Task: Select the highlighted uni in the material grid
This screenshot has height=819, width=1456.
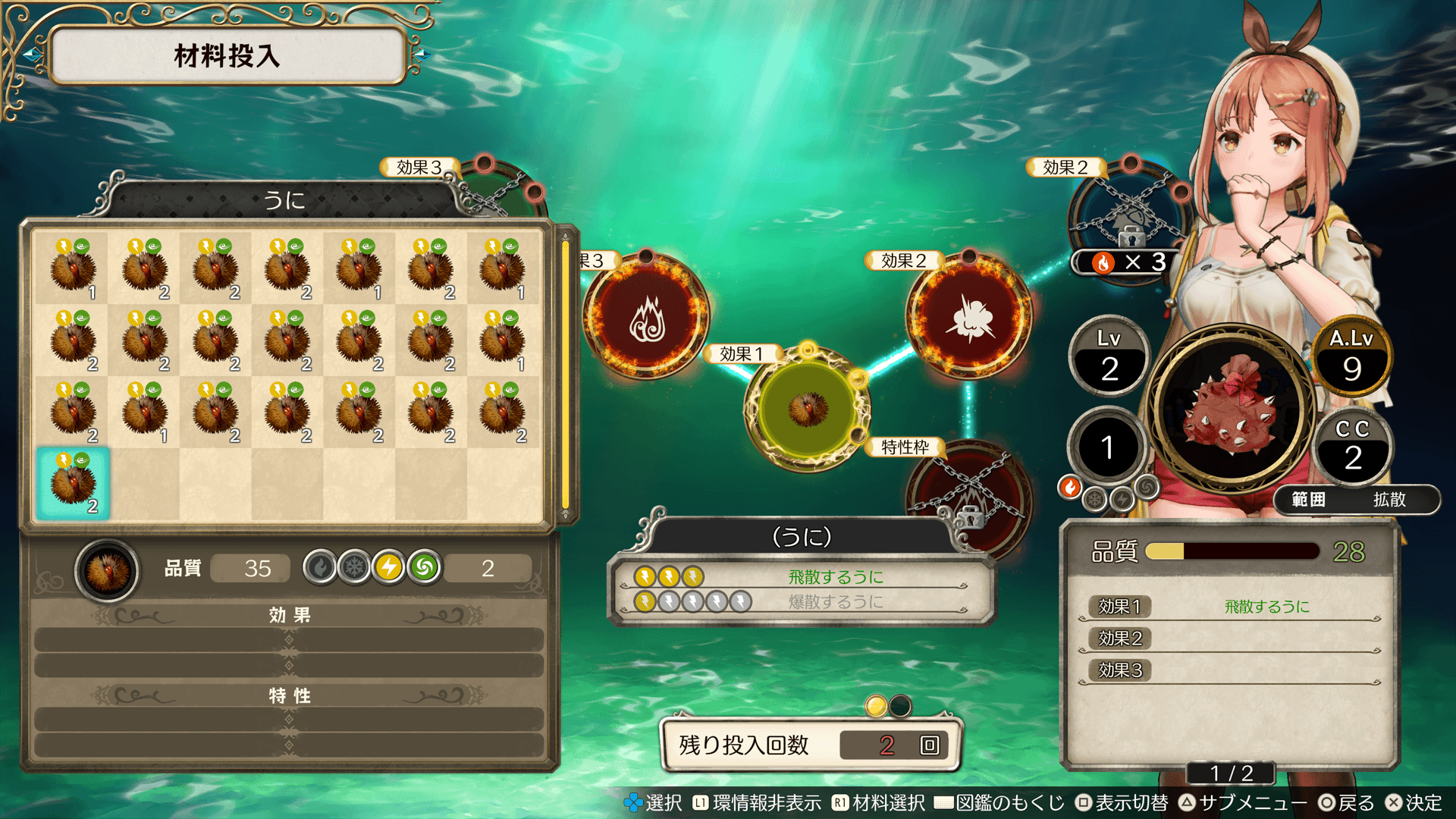Action: coord(73,483)
